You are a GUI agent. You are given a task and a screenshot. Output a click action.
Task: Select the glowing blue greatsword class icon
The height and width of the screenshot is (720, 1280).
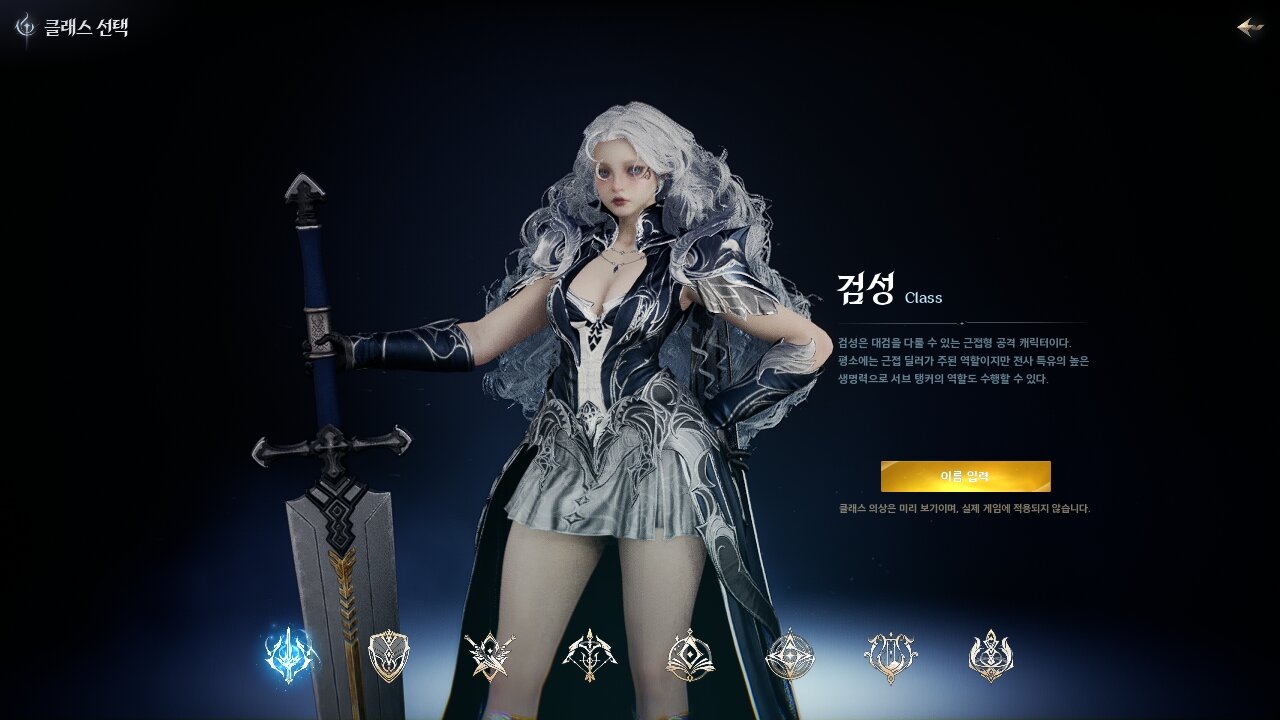tap(290, 656)
